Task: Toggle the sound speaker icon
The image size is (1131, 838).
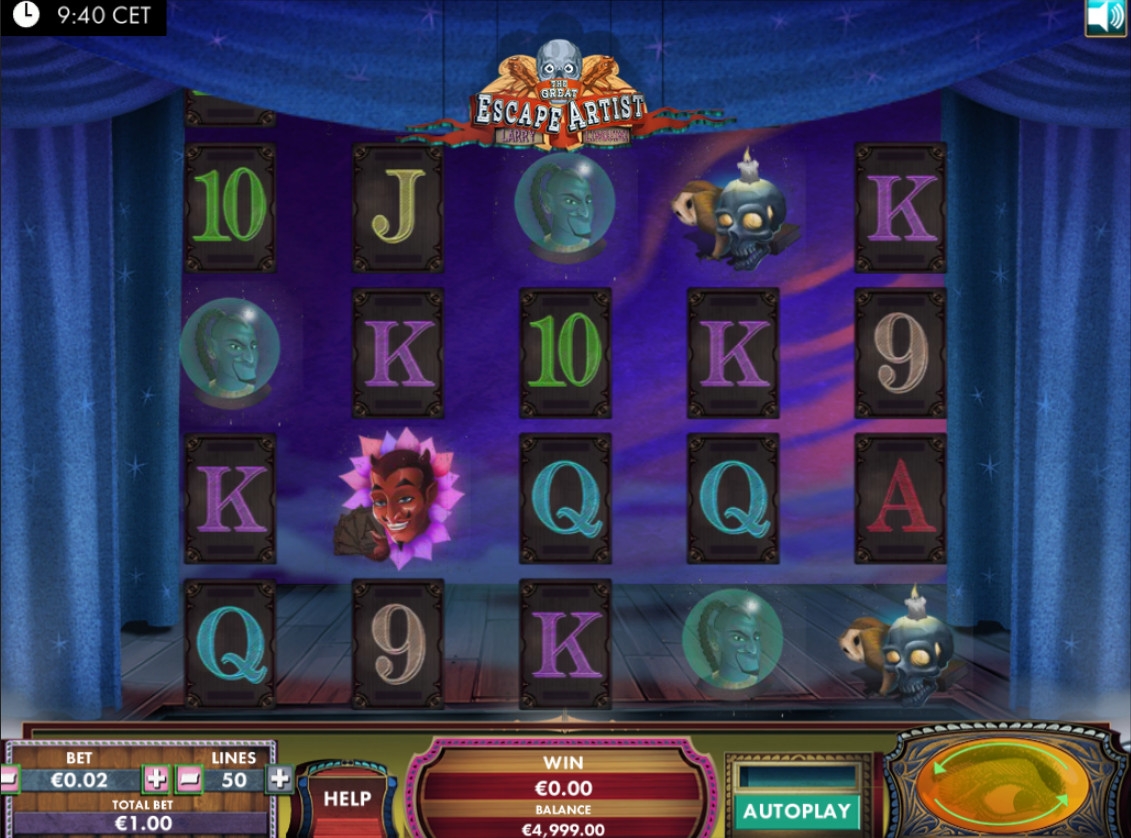Action: coord(1105,17)
